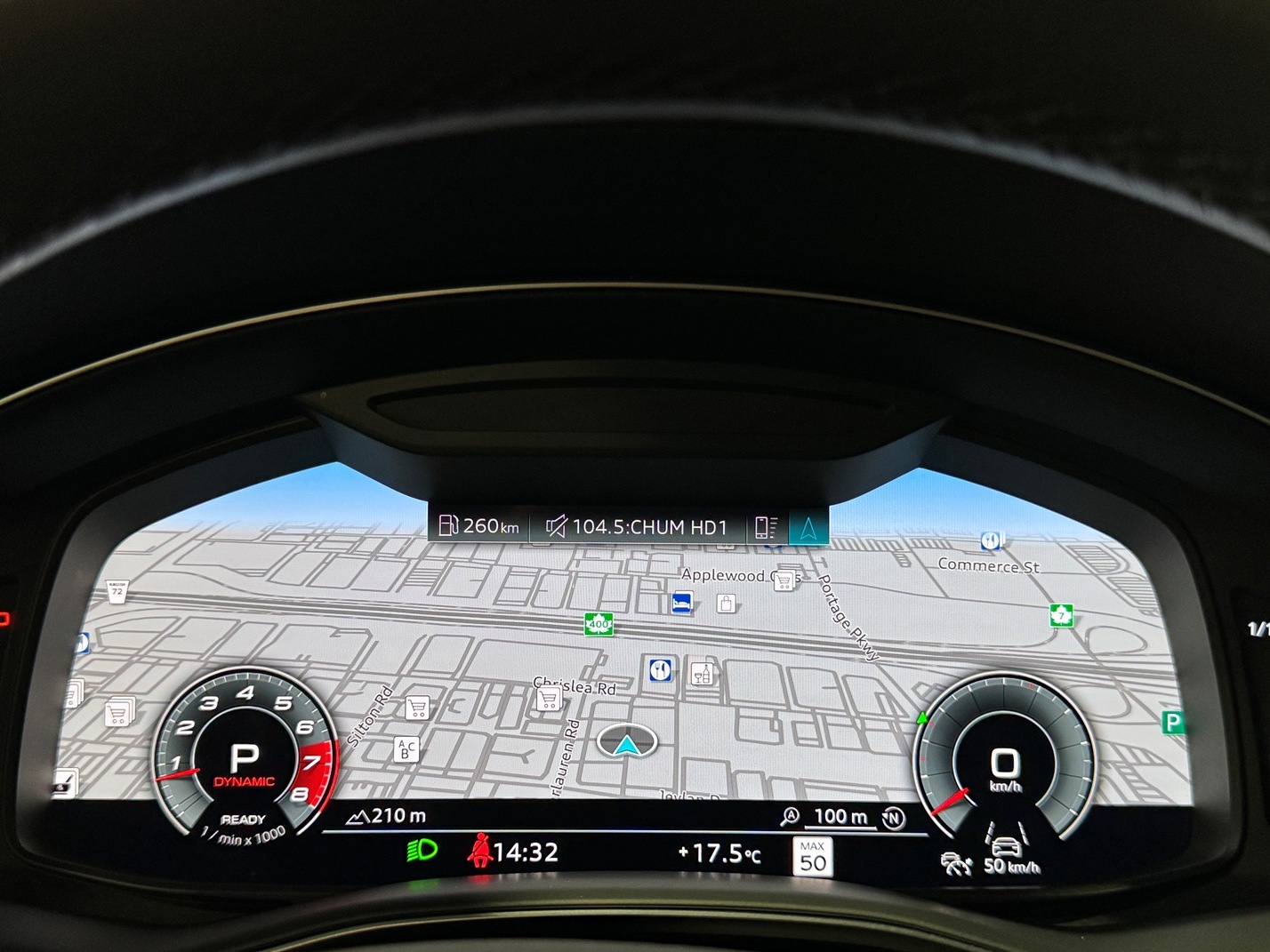Select the 104.5 CHUM HD1 radio tab
Image resolution: width=1270 pixels, height=952 pixels.
point(637,527)
